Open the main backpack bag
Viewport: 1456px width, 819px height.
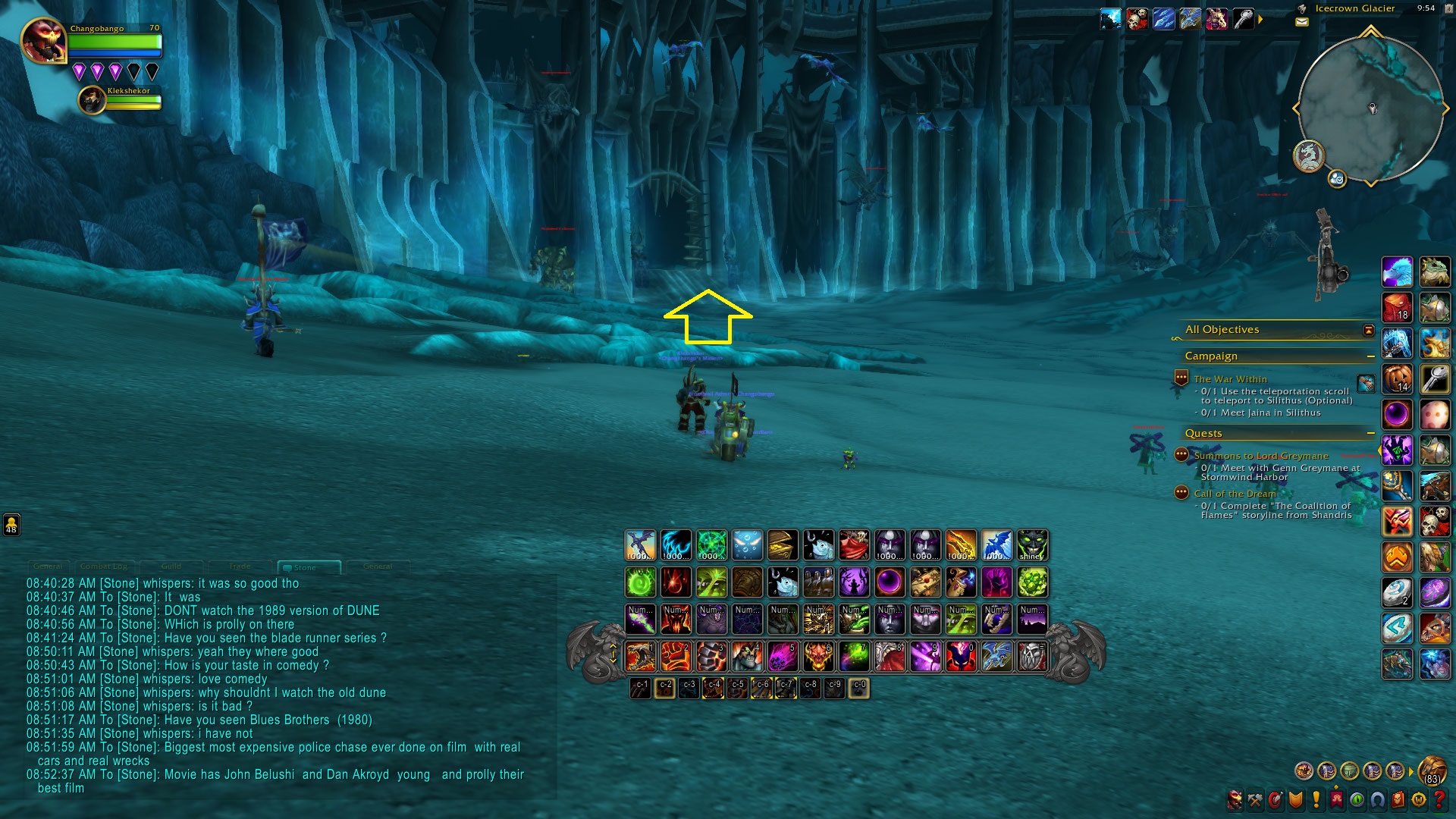pos(1432,770)
